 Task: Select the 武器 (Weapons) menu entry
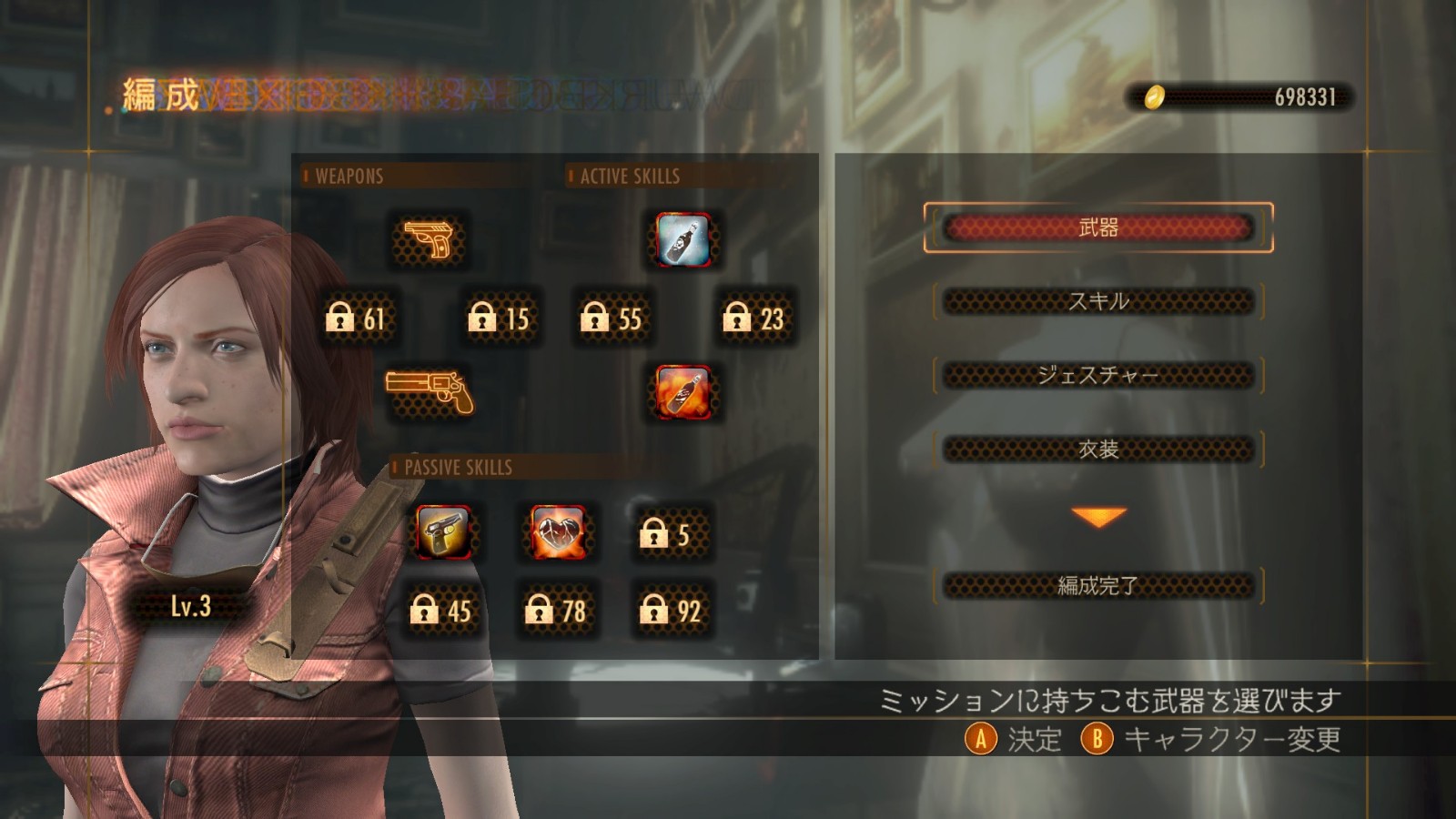pyautogui.click(x=1097, y=227)
